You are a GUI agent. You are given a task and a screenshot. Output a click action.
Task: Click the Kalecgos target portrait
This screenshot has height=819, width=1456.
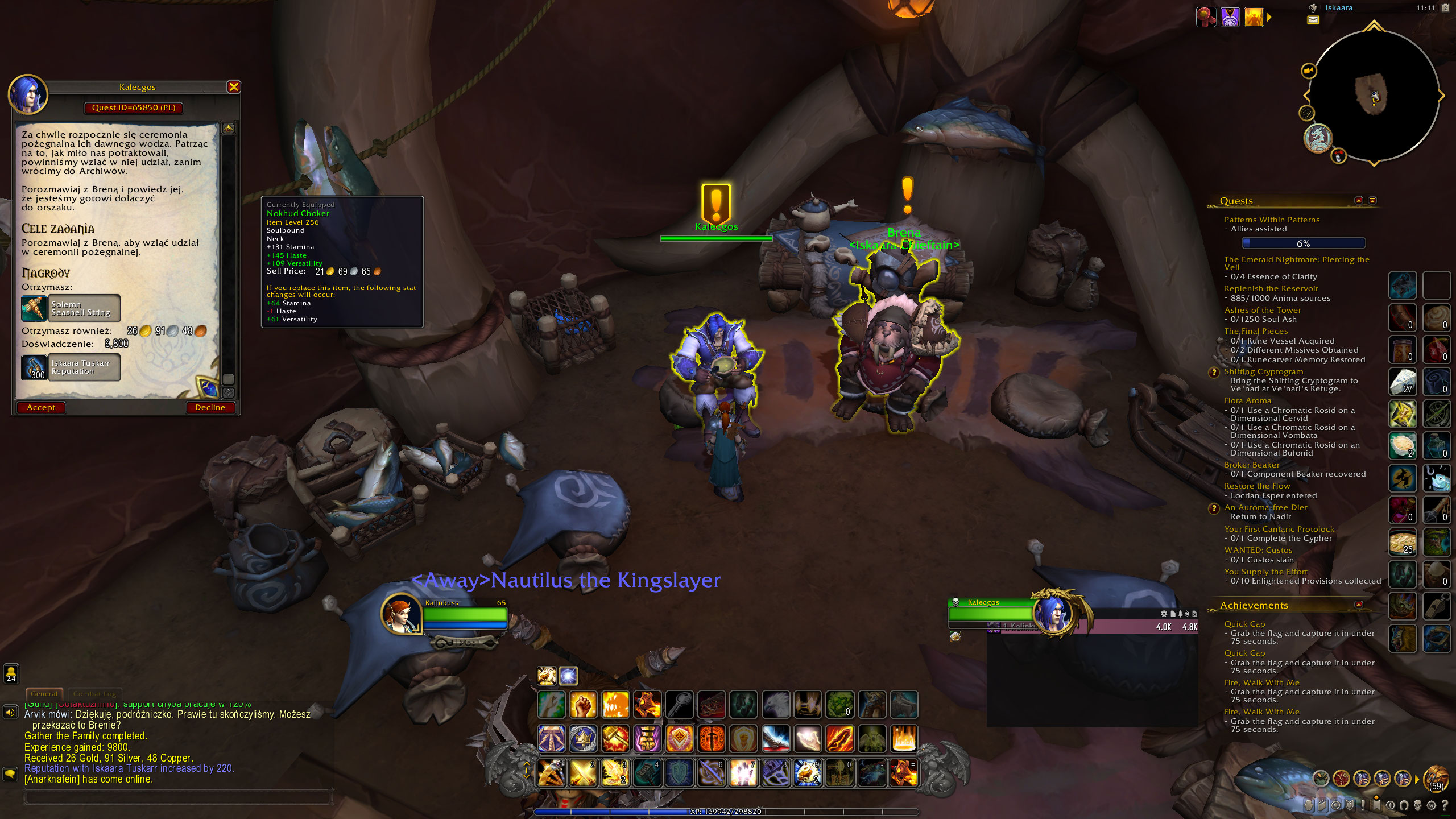coord(1054,613)
